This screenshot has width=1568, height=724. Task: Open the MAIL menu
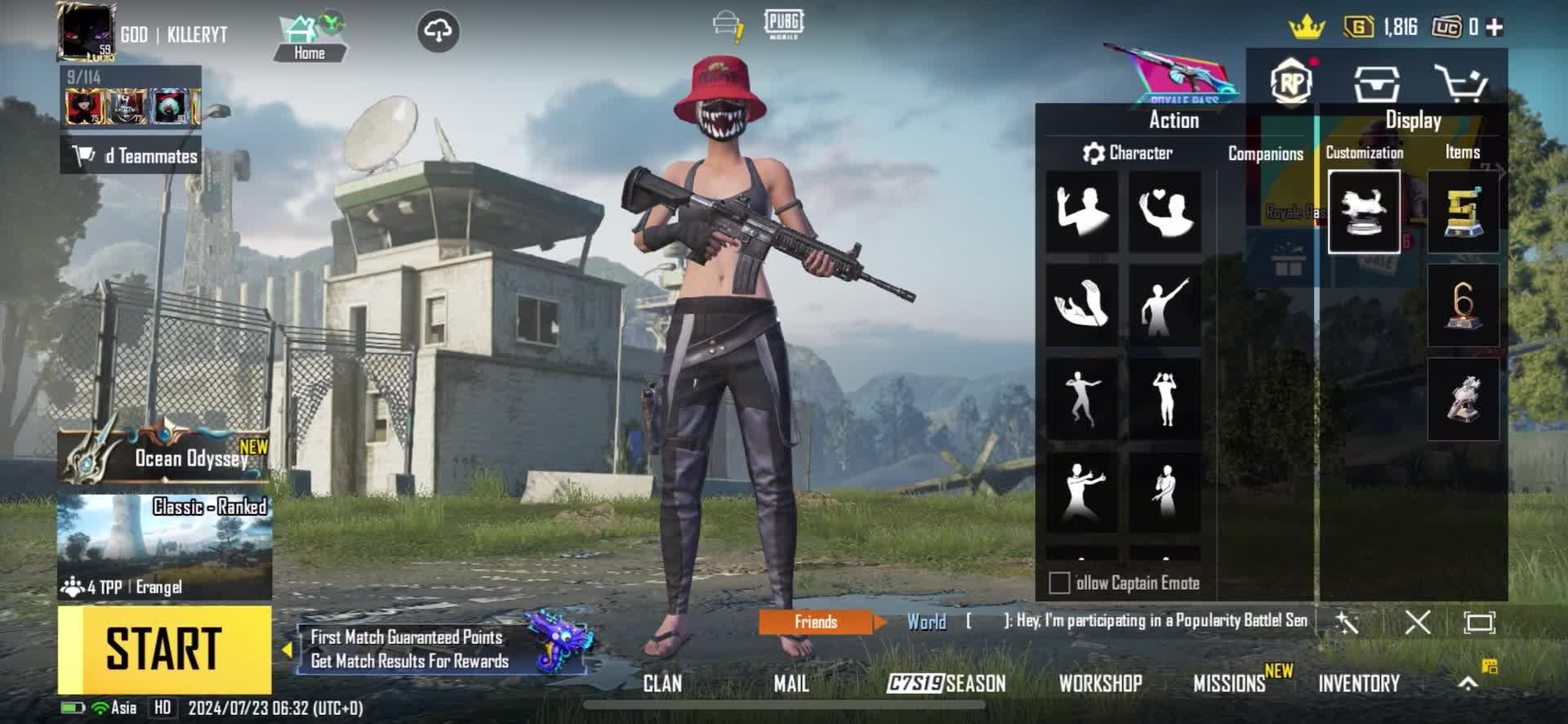[x=791, y=683]
